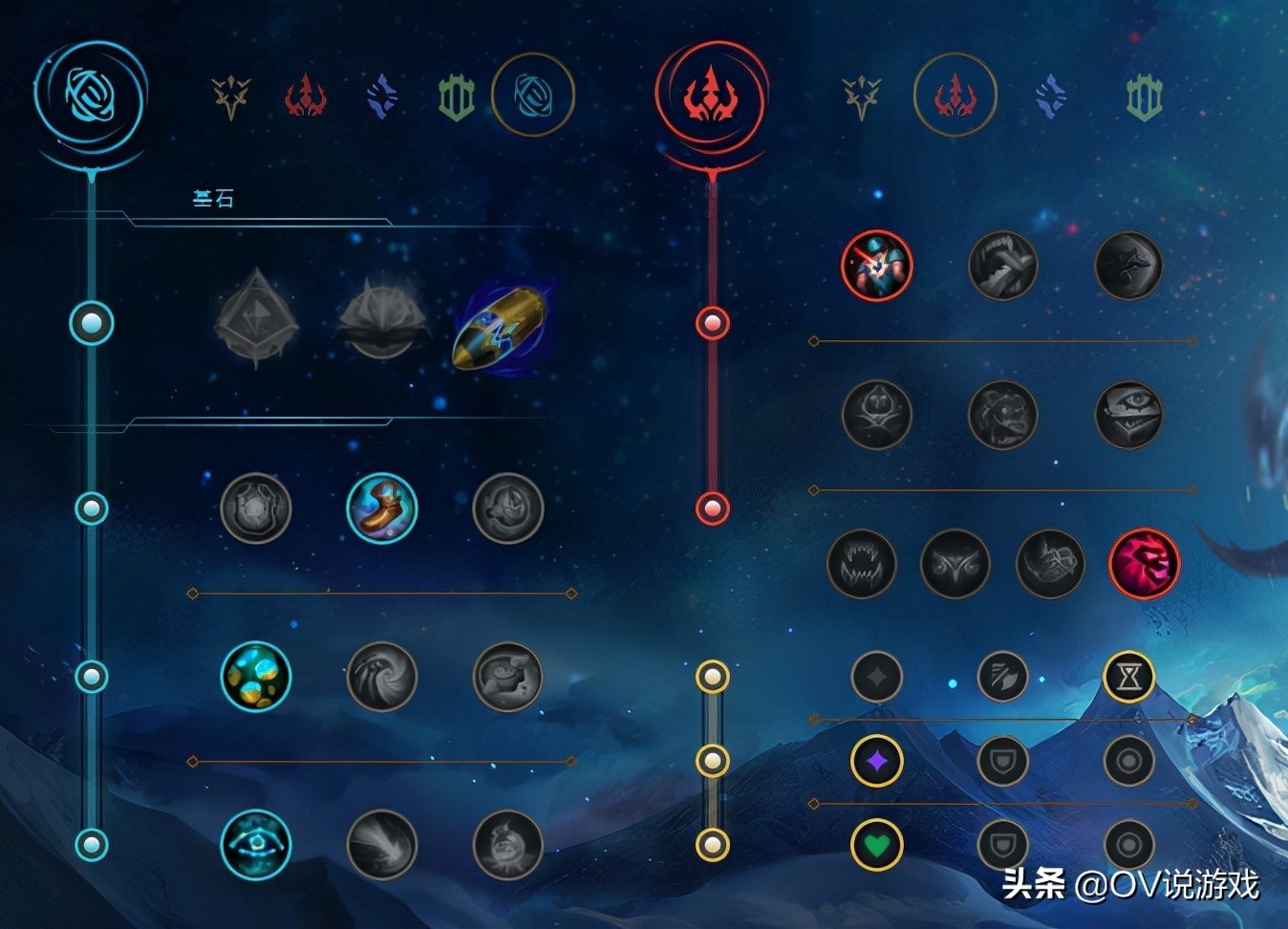
Task: Select the circled Domination secondary path icon
Action: pyautogui.click(x=955, y=97)
